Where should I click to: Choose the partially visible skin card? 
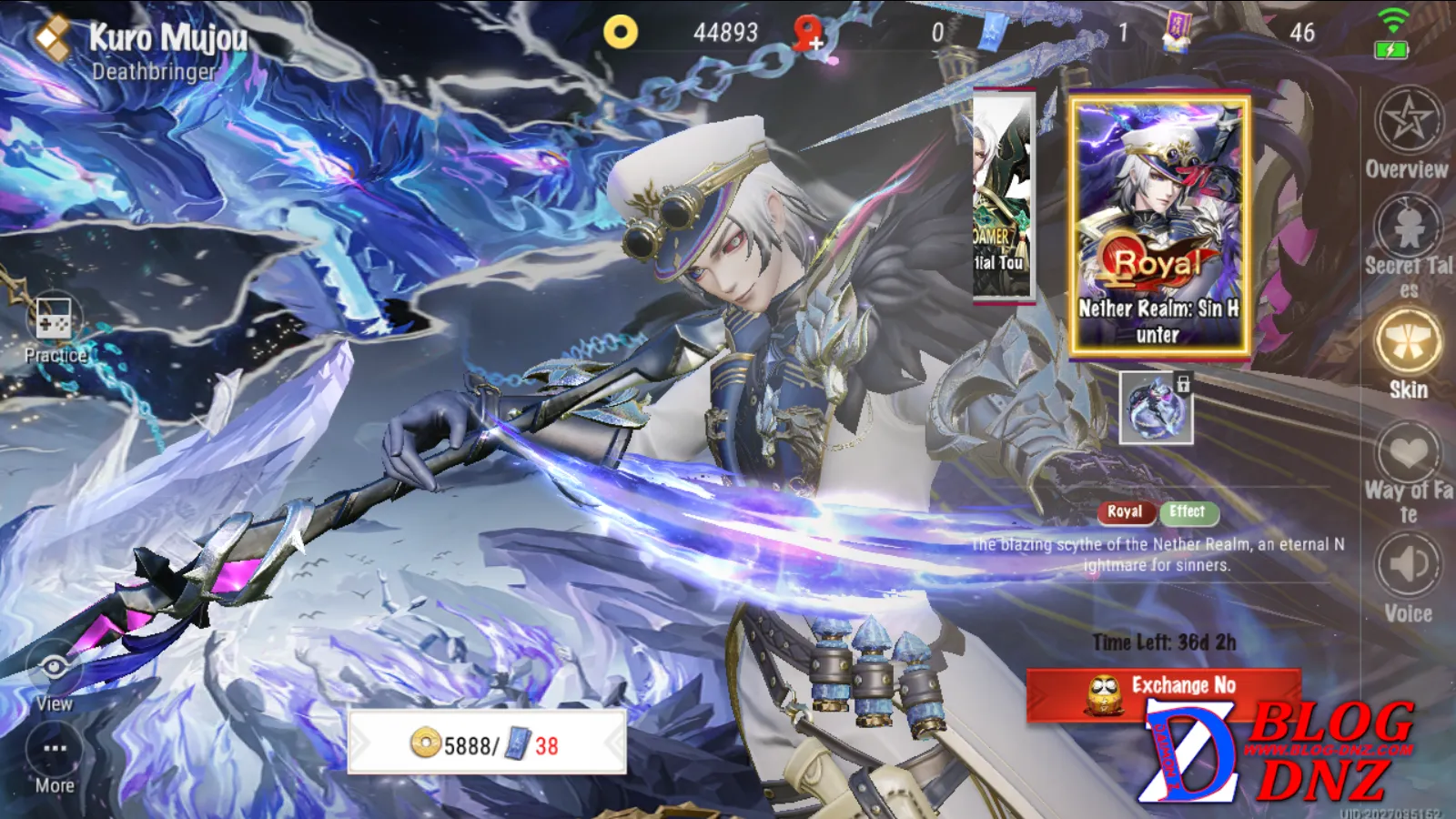[x=1003, y=196]
